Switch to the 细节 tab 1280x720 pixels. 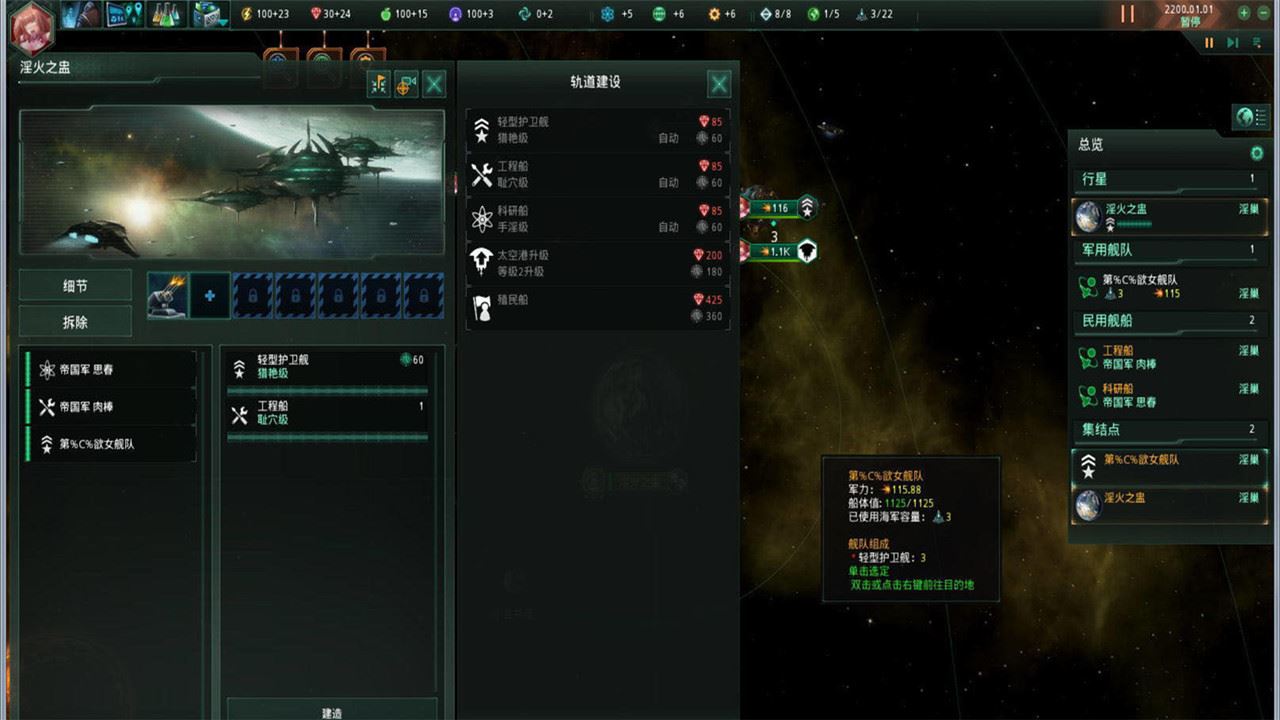coord(75,286)
